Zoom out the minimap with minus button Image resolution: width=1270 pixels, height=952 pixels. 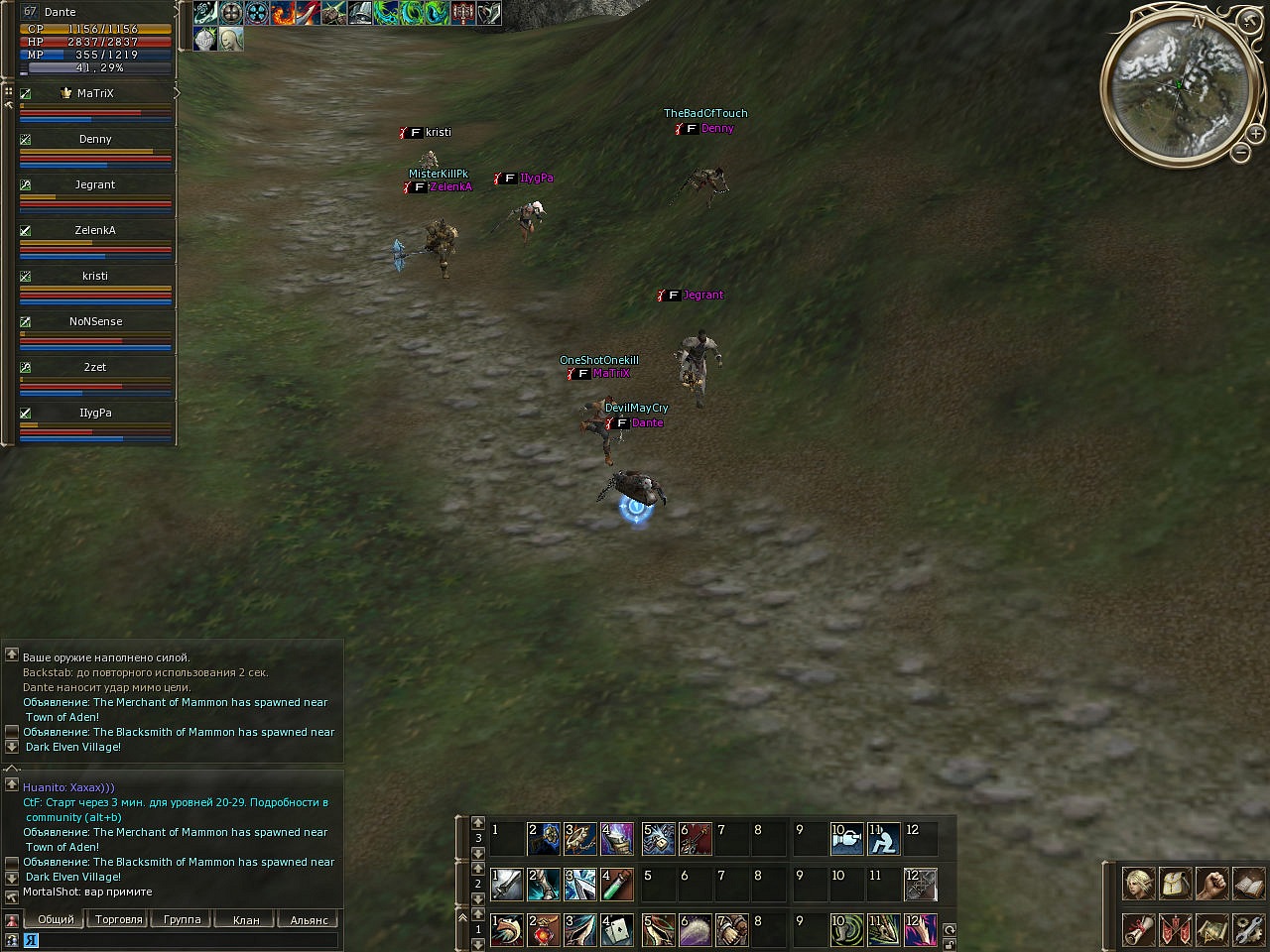click(x=1241, y=152)
